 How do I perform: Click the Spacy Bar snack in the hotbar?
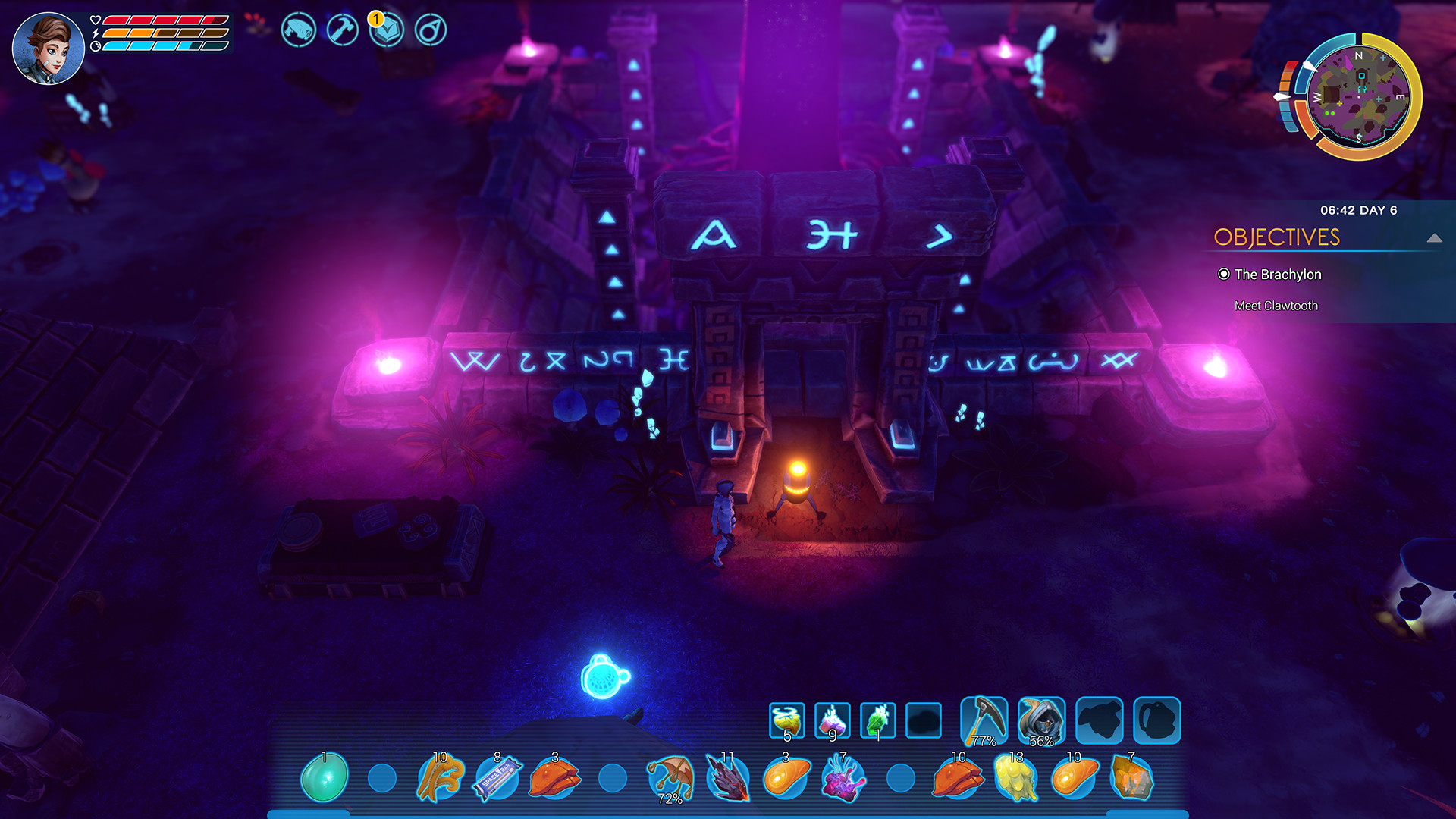pyautogui.click(x=497, y=776)
